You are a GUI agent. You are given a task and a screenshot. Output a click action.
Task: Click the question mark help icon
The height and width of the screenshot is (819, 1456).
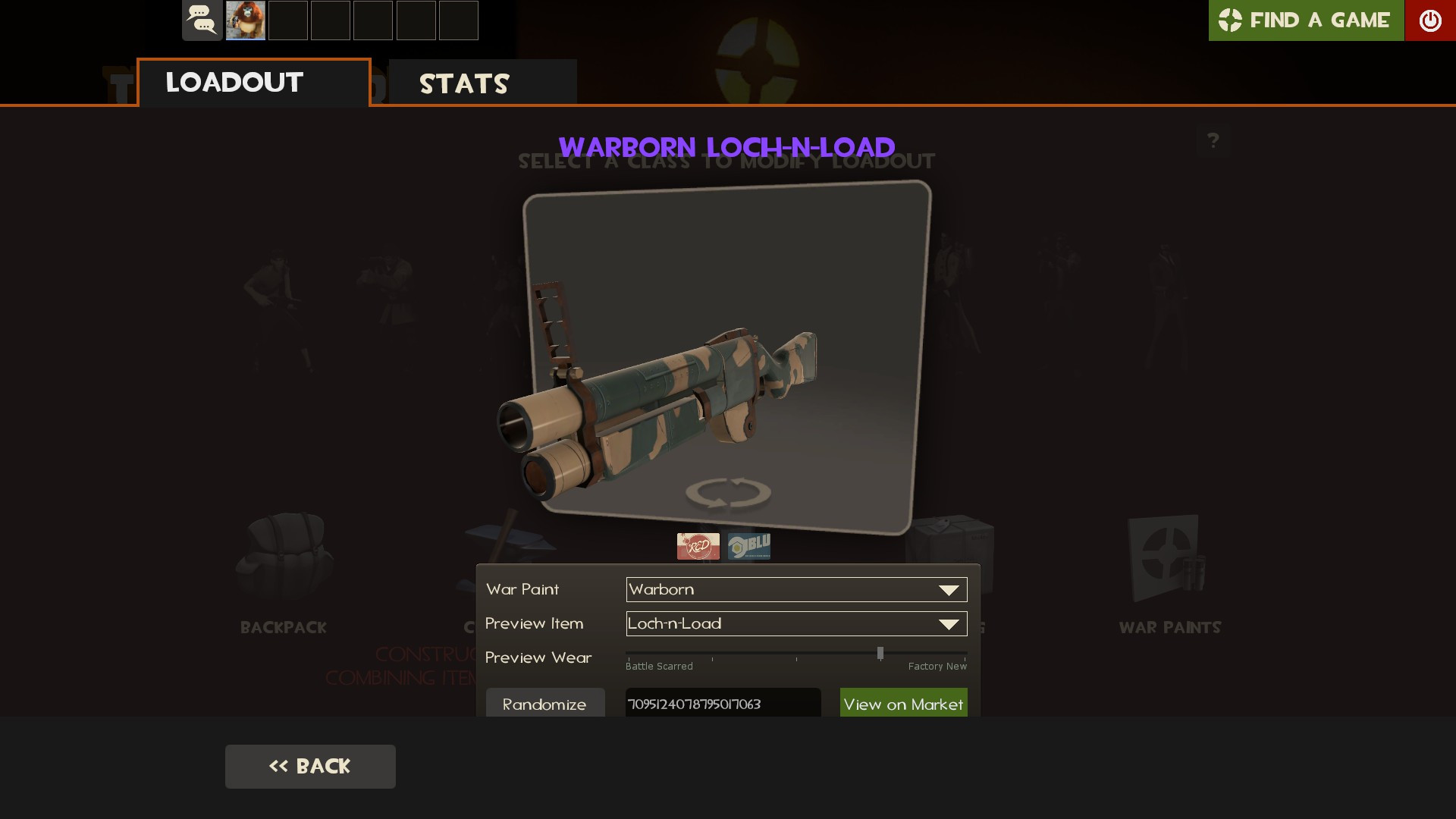(x=1215, y=140)
